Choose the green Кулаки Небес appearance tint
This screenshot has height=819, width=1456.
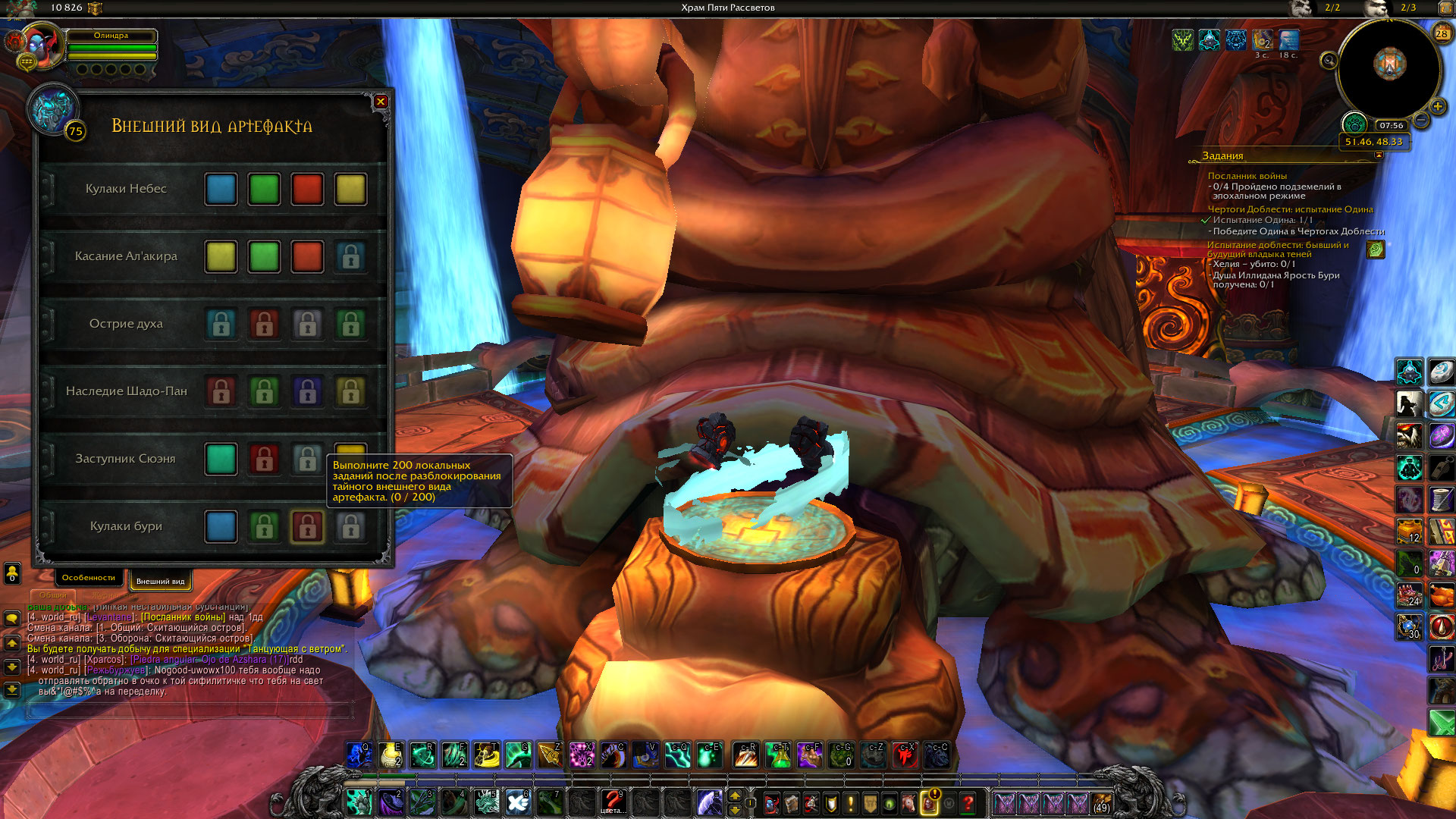pos(264,190)
